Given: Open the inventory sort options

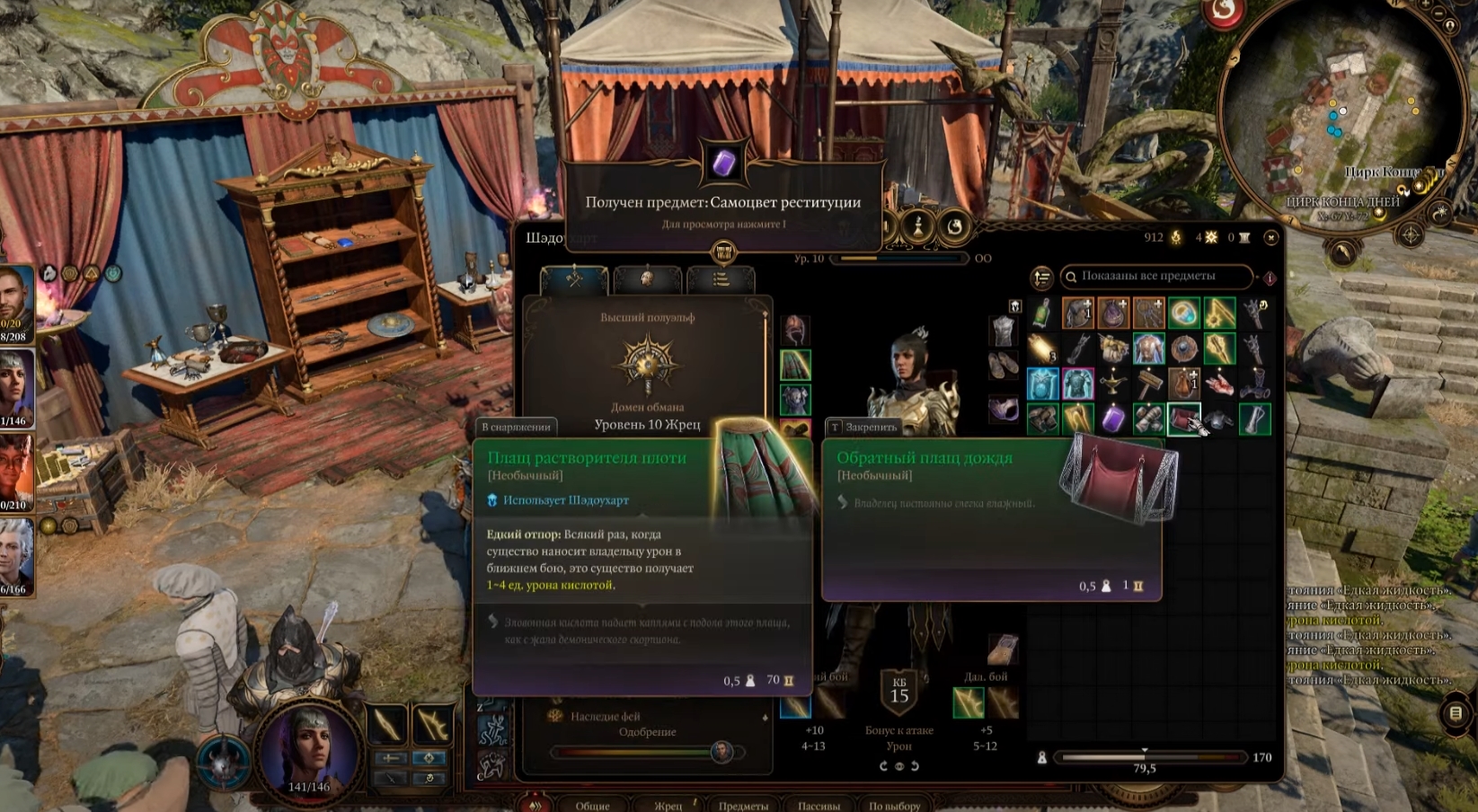Looking at the screenshot, I should point(1041,278).
